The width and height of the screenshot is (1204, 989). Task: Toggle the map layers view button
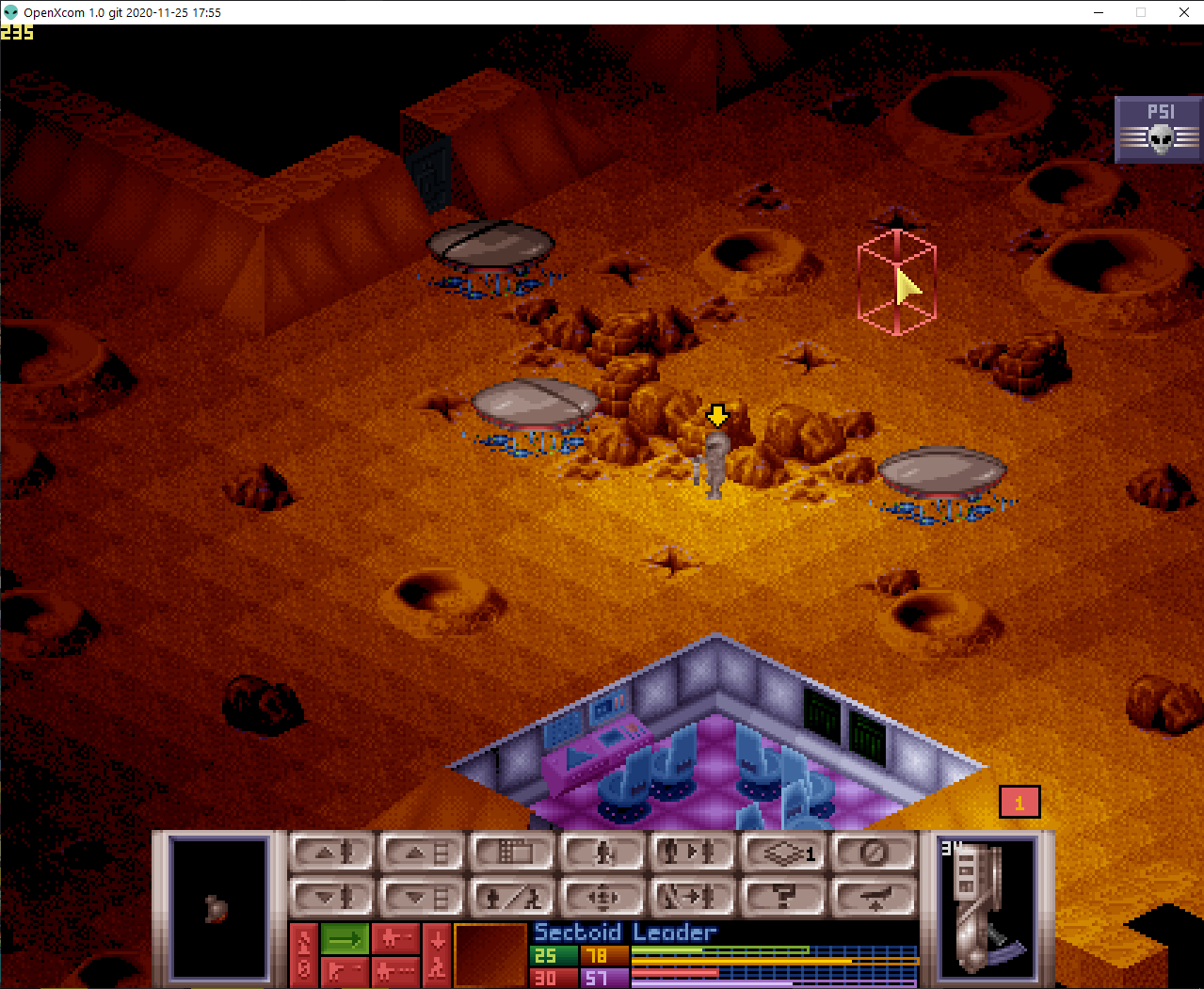[780, 853]
